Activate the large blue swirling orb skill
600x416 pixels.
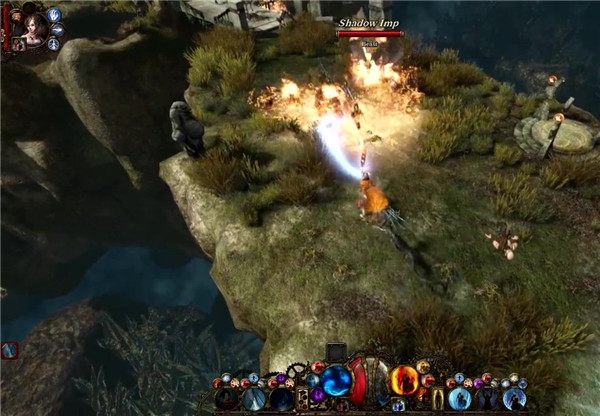(335, 381)
